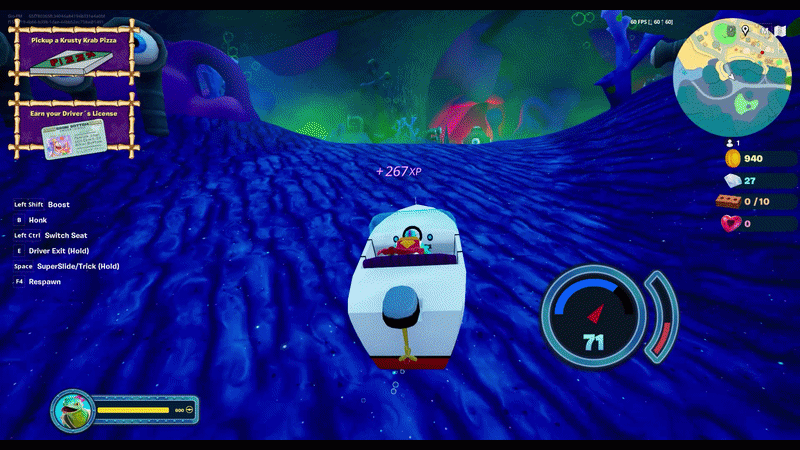The width and height of the screenshot is (800, 450).
Task: Click the gold coin currency icon
Action: click(732, 159)
